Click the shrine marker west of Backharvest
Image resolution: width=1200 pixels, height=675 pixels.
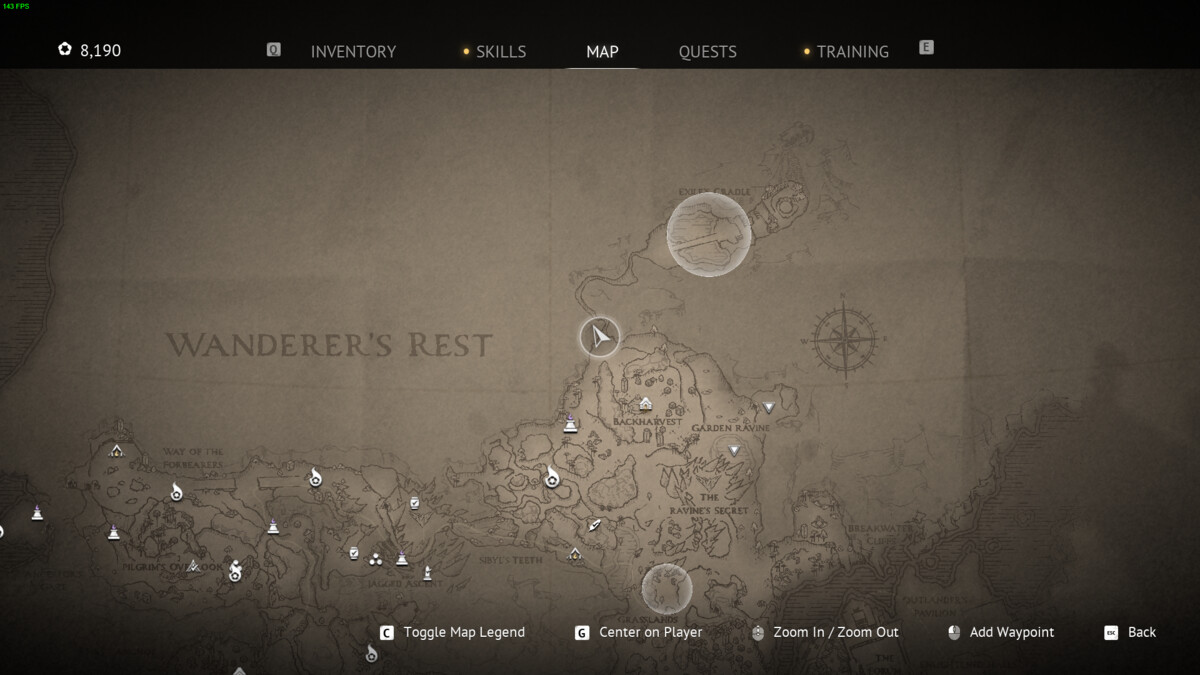pyautogui.click(x=570, y=424)
